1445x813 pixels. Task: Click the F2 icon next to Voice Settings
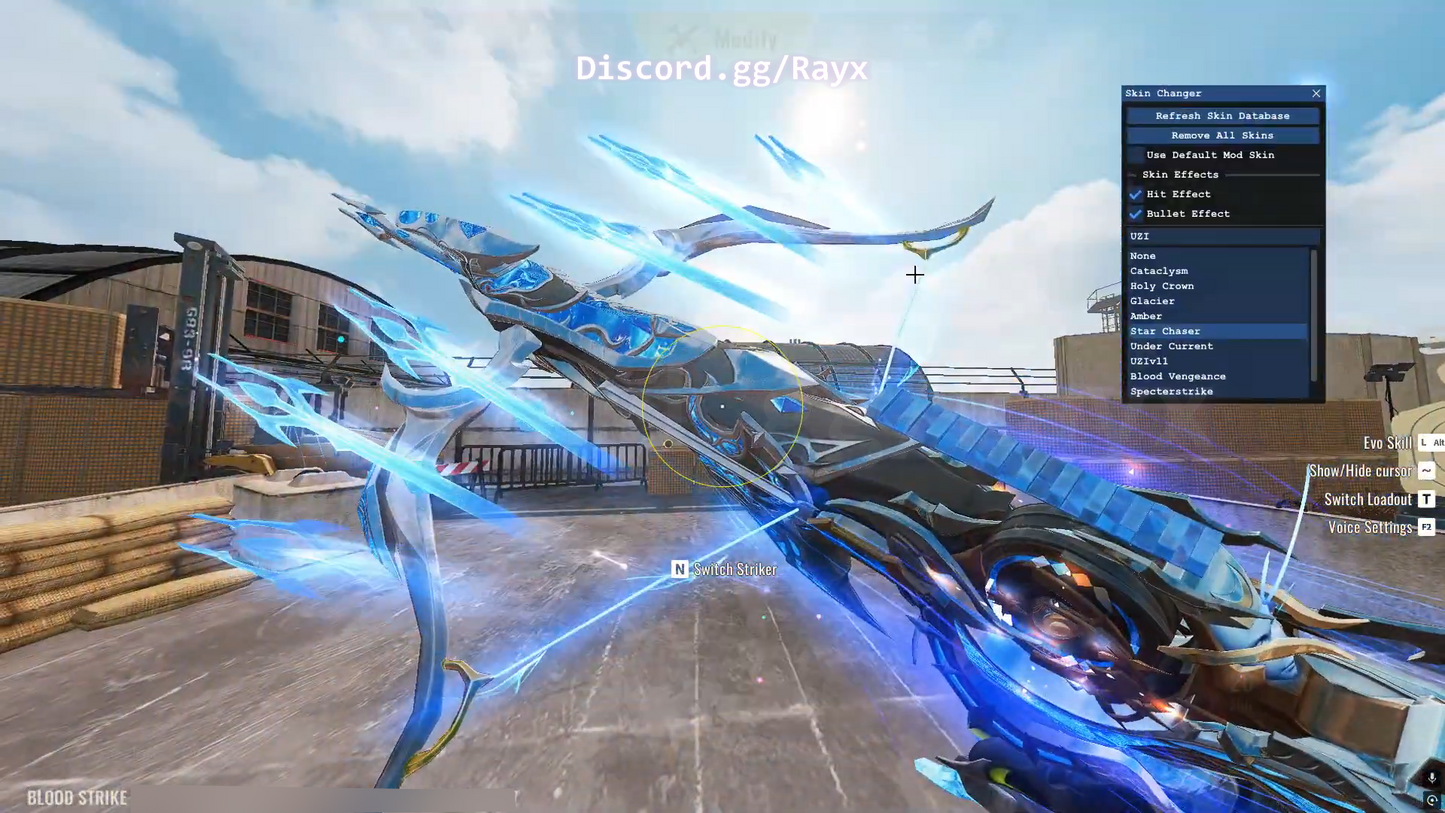1426,527
